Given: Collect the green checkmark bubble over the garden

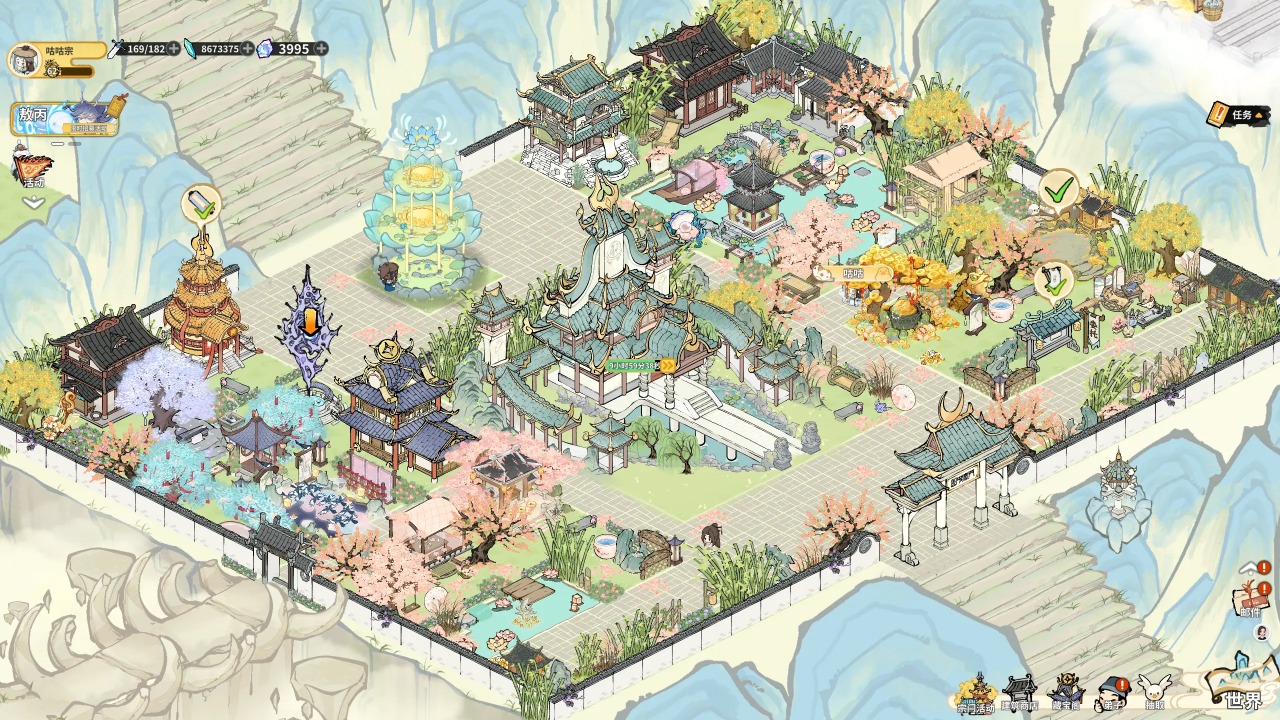Looking at the screenshot, I should (1057, 188).
